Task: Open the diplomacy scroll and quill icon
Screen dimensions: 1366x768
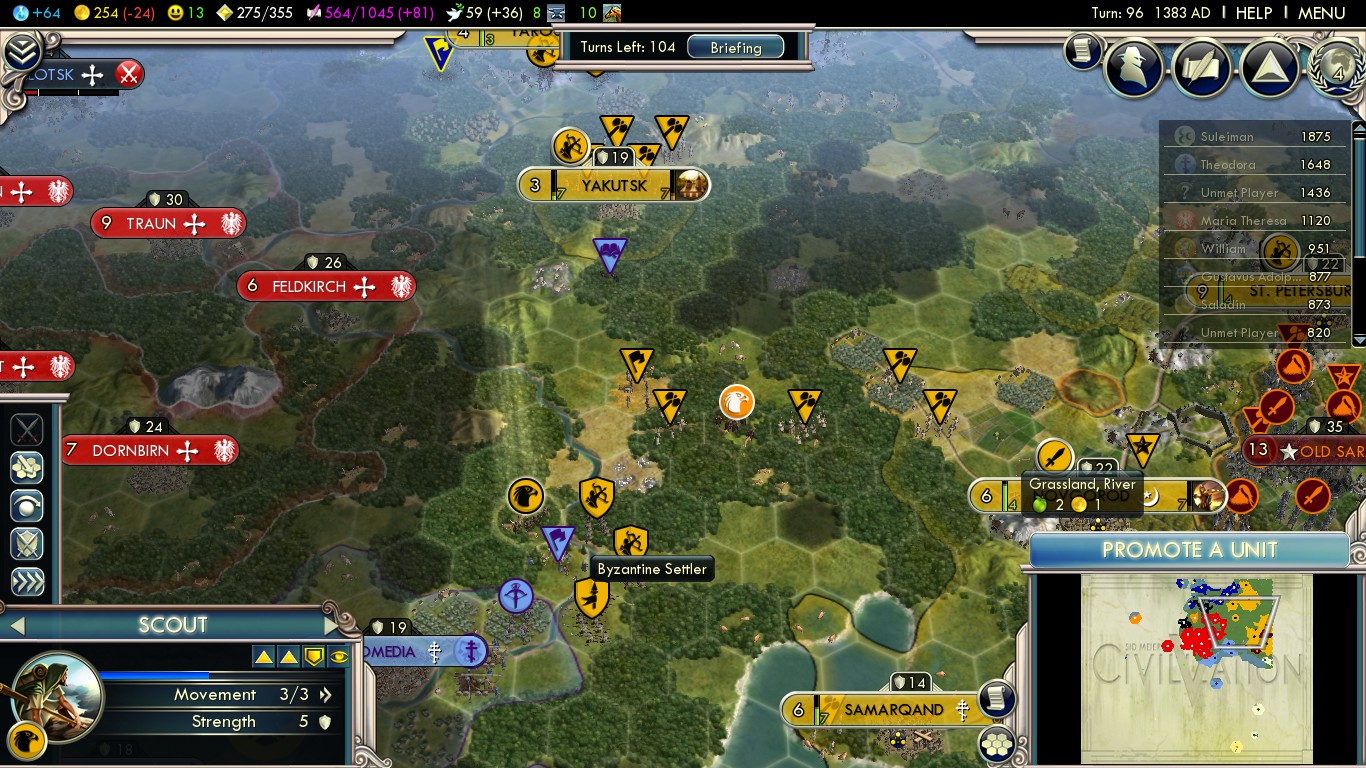Action: click(x=1201, y=67)
